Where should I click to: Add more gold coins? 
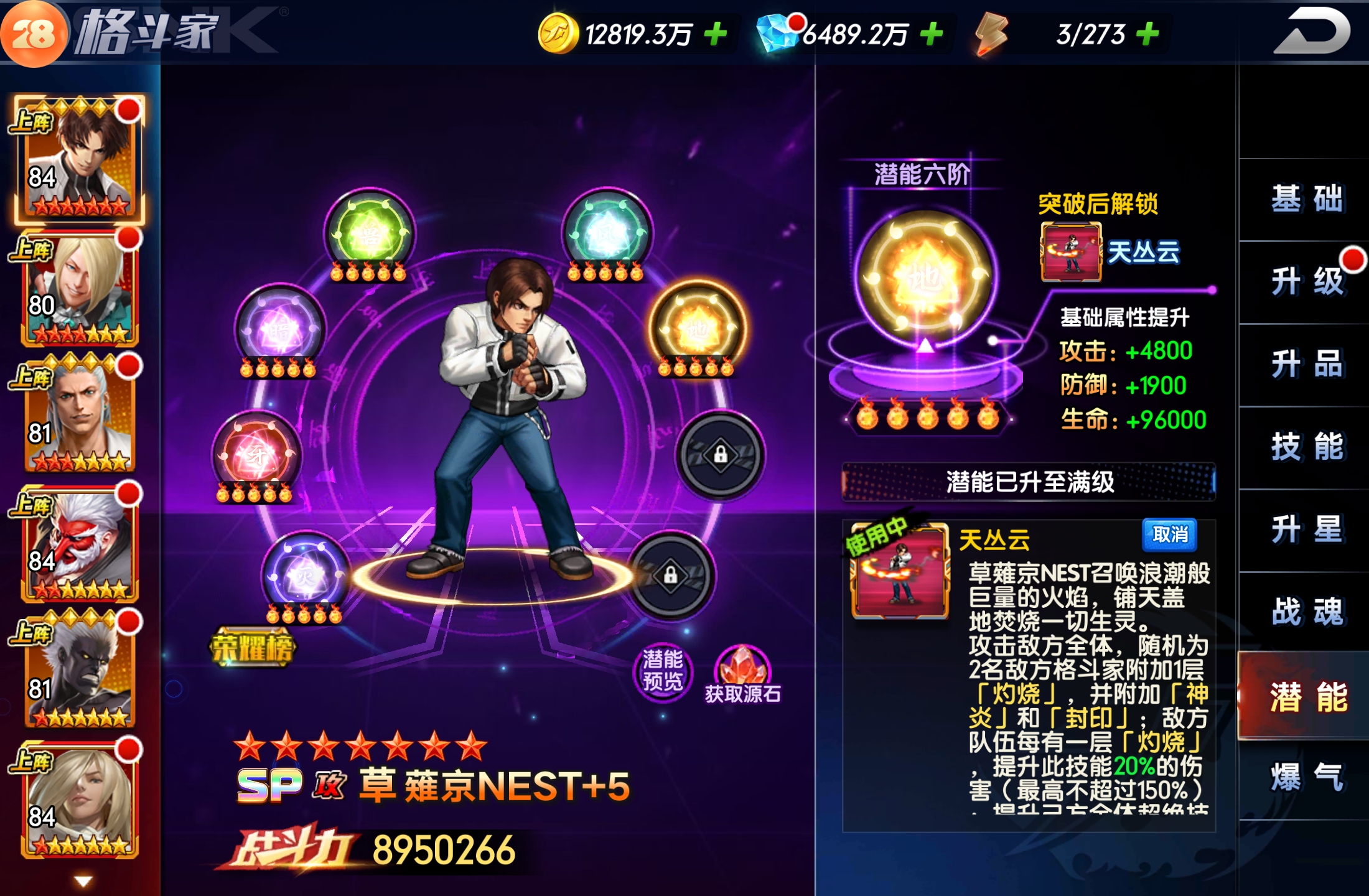coord(716,34)
